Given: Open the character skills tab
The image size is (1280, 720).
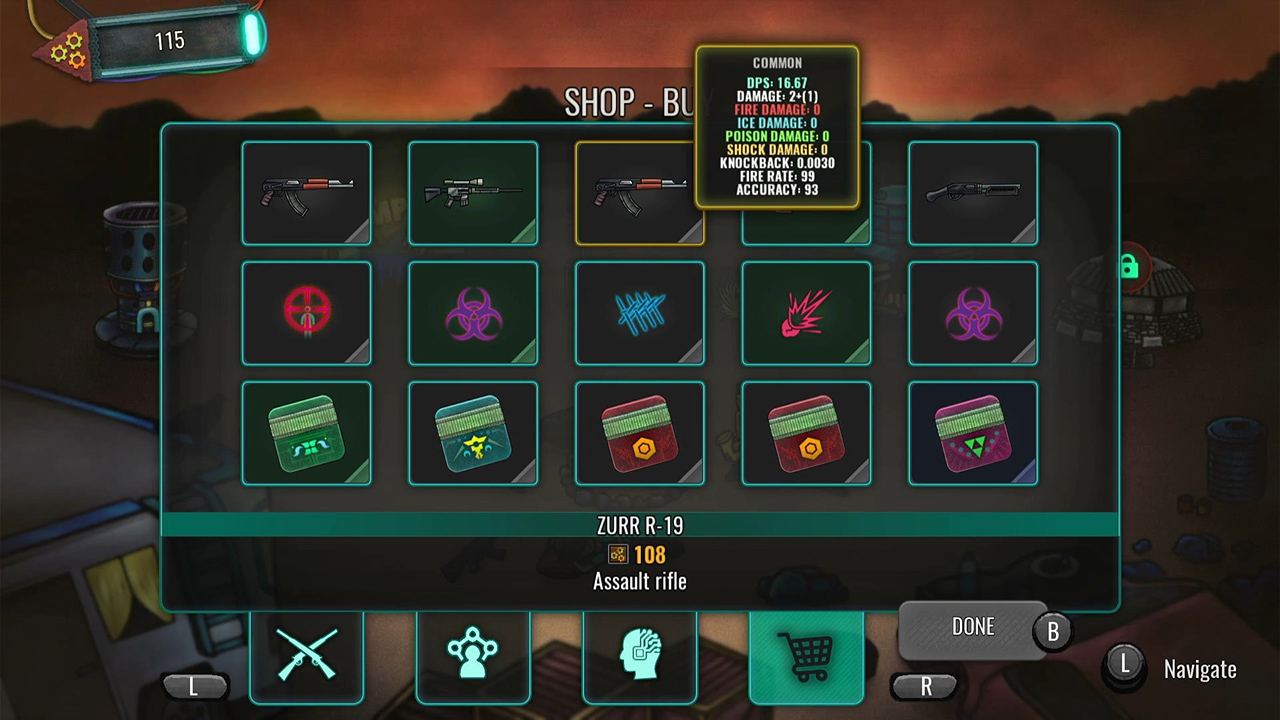Looking at the screenshot, I should point(473,655).
